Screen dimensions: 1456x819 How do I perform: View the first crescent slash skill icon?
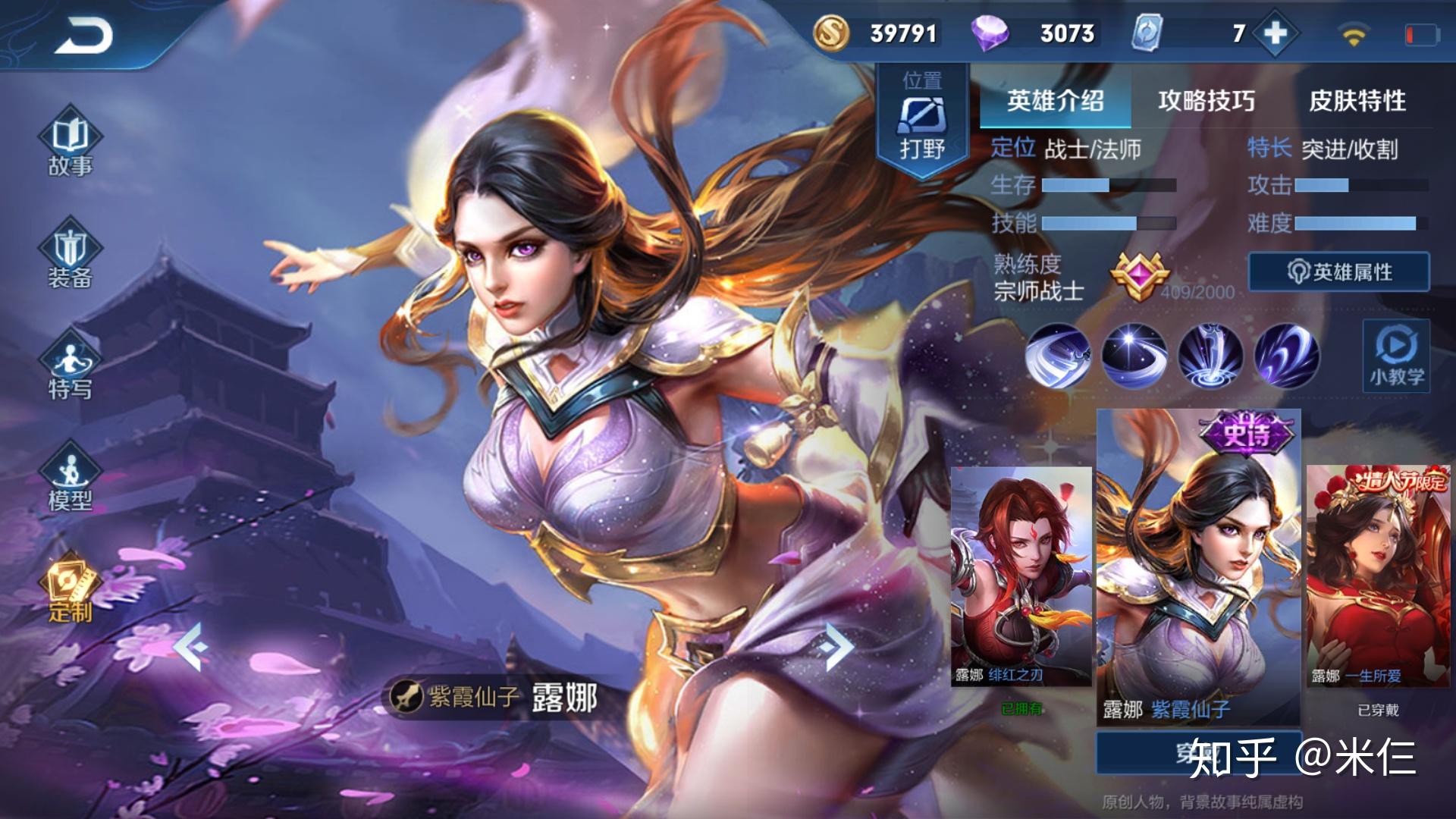1058,356
